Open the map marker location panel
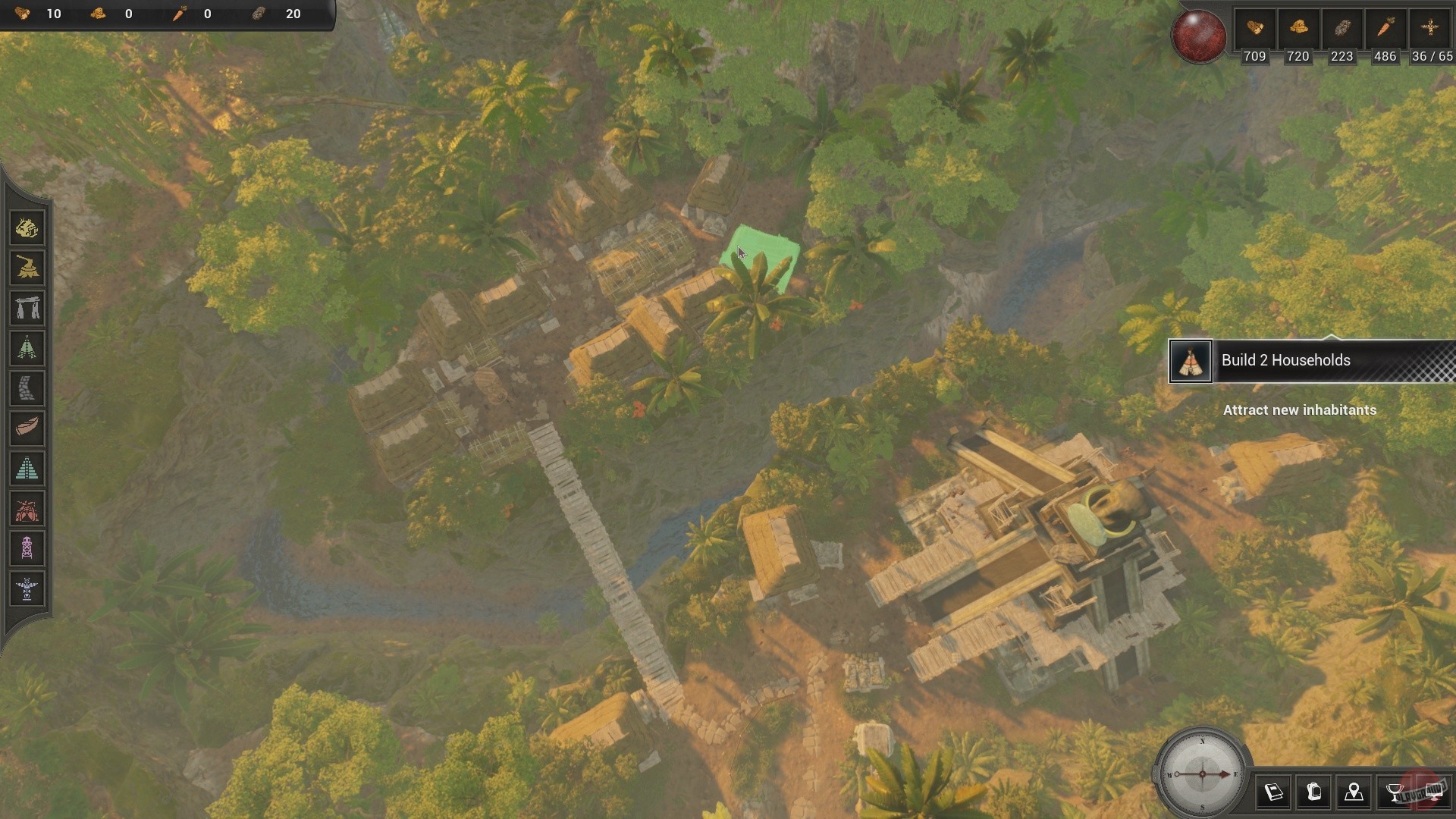The image size is (1456, 819). click(x=1355, y=793)
